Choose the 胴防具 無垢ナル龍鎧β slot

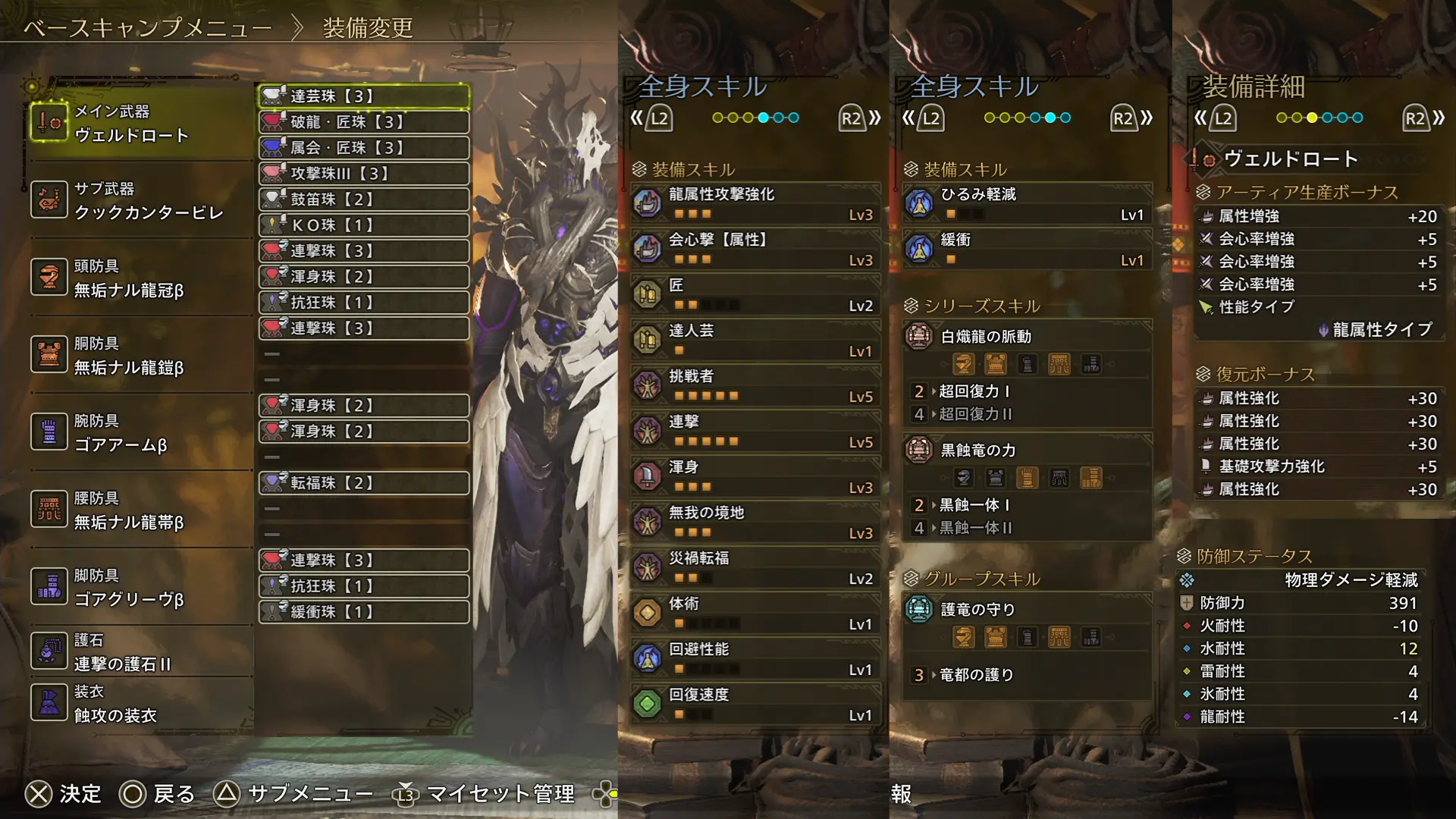pos(140,355)
